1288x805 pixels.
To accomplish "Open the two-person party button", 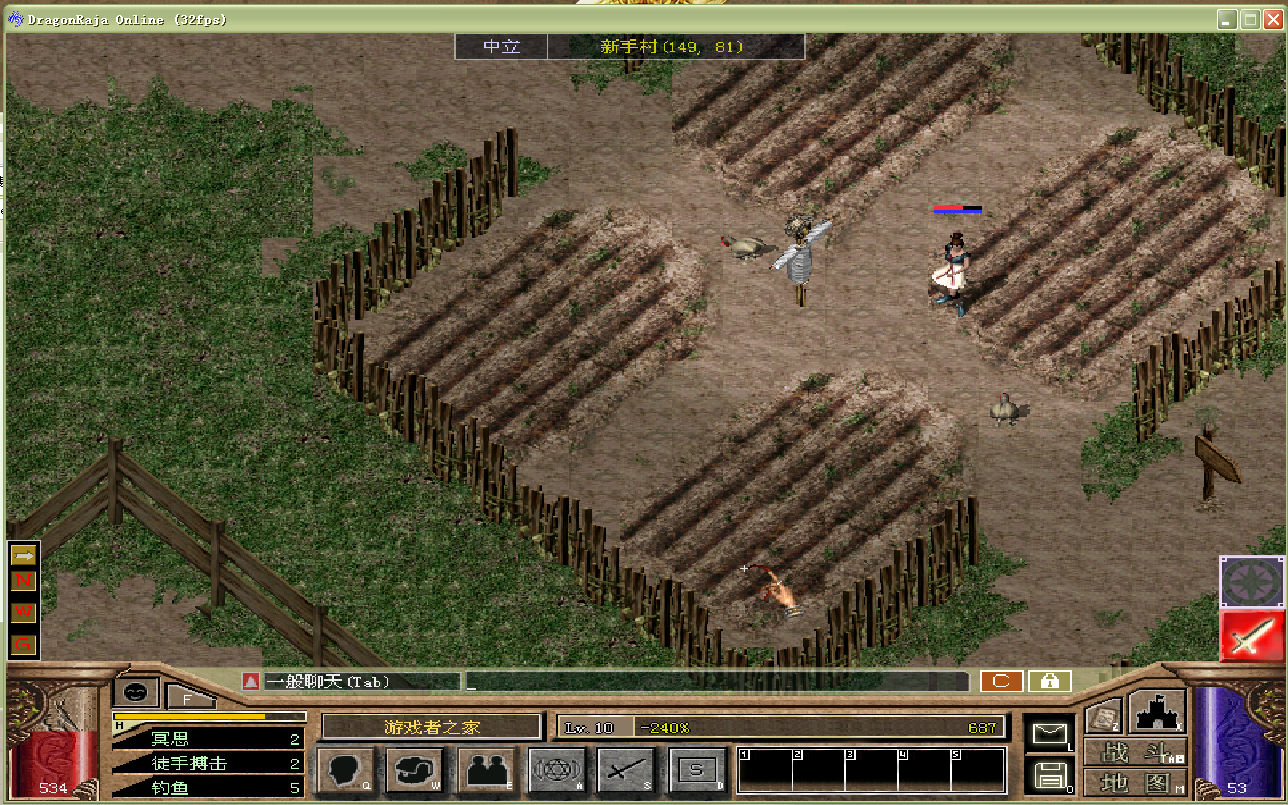I will (x=487, y=770).
